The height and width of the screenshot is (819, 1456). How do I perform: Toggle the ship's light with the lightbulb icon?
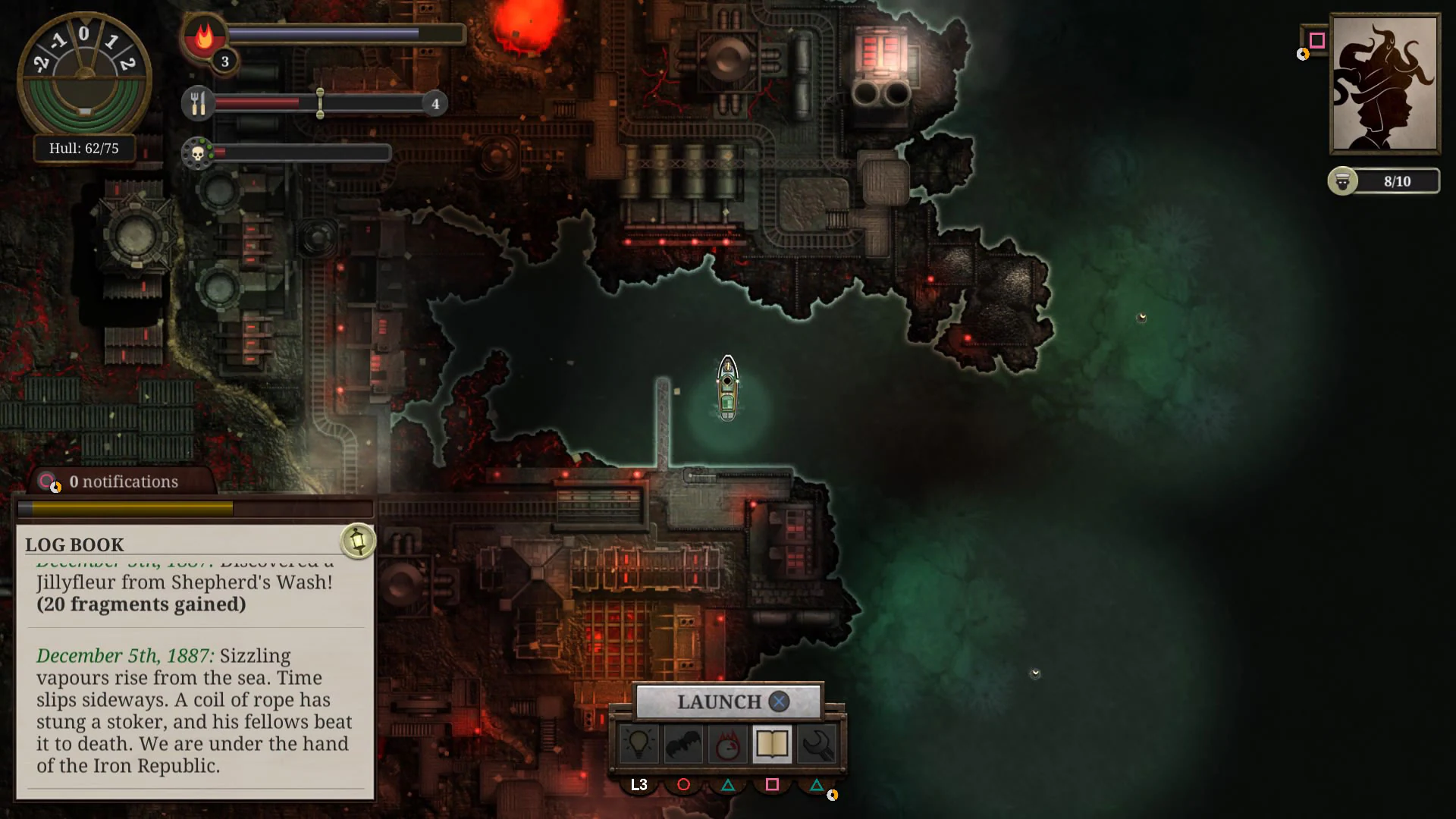coord(641,744)
